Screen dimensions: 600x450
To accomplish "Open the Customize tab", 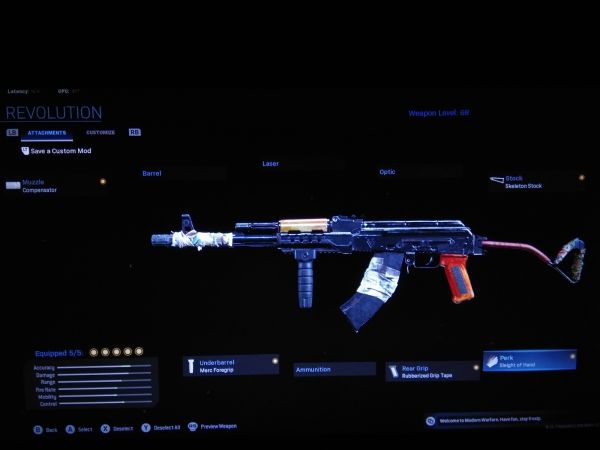I will pos(100,132).
